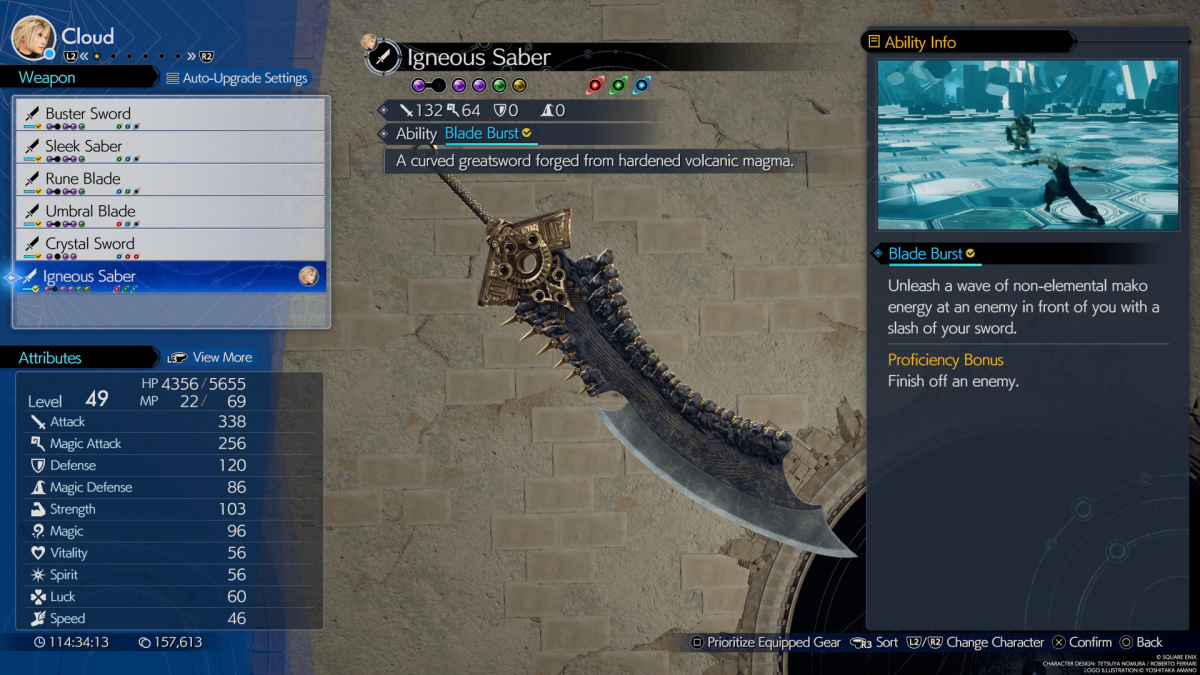Choose the equipped Igneous Saber
The width and height of the screenshot is (1200, 675).
[x=170, y=277]
